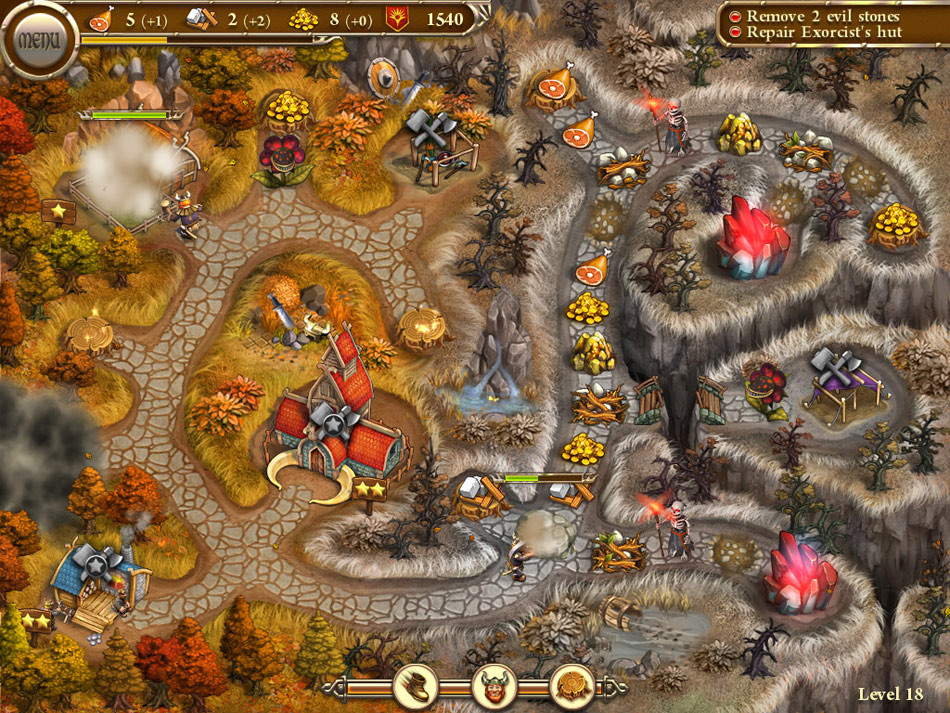Image resolution: width=950 pixels, height=713 pixels.
Task: Click the level objectives panel
Action: pos(829,24)
